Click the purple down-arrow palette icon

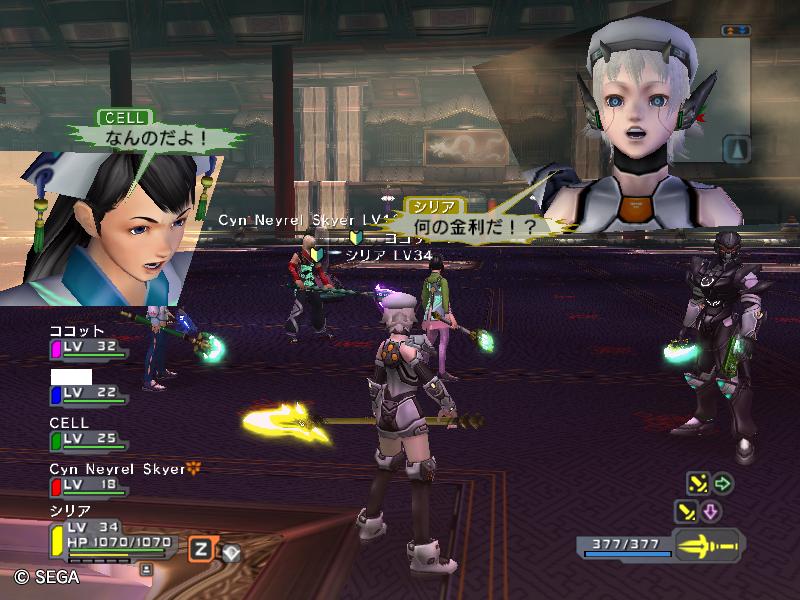tap(710, 512)
